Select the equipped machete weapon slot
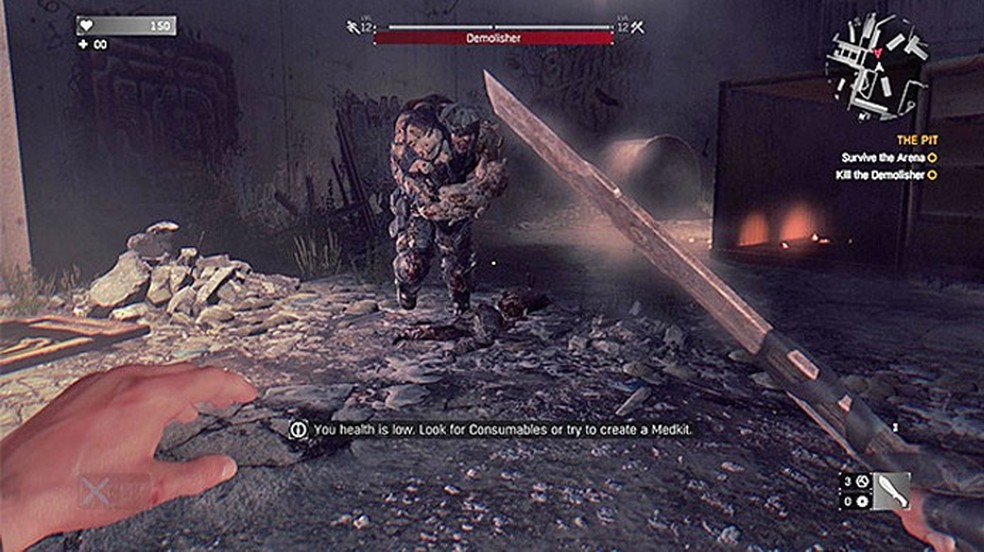 coord(890,491)
